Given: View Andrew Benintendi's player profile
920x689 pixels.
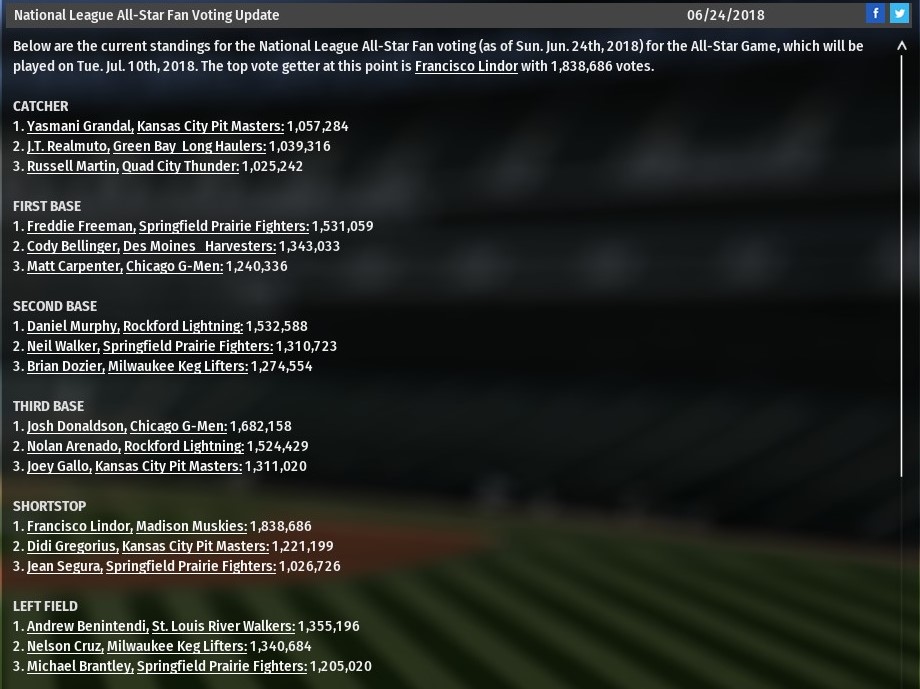Looking at the screenshot, I should [x=87, y=626].
